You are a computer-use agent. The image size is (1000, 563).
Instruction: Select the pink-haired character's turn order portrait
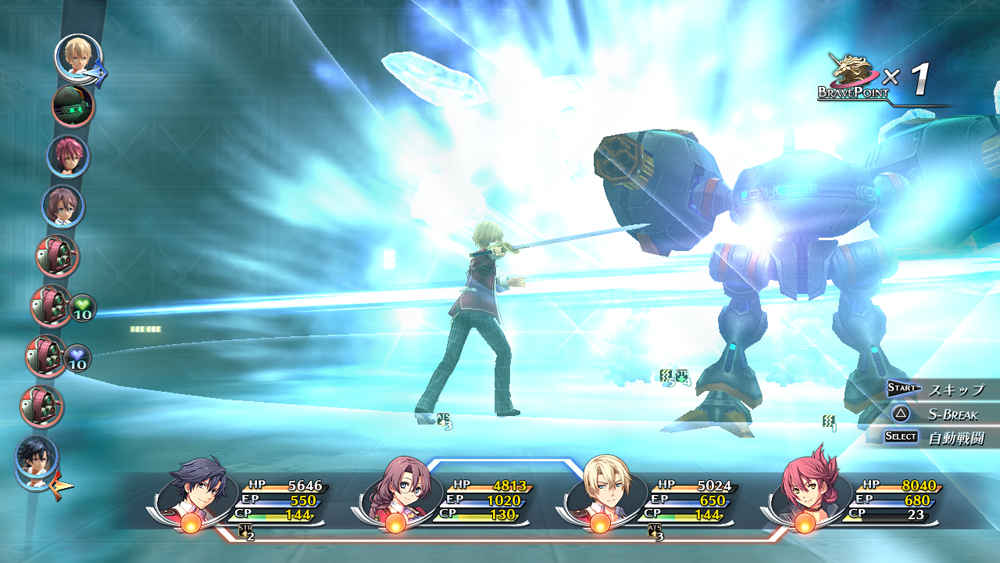point(68,156)
